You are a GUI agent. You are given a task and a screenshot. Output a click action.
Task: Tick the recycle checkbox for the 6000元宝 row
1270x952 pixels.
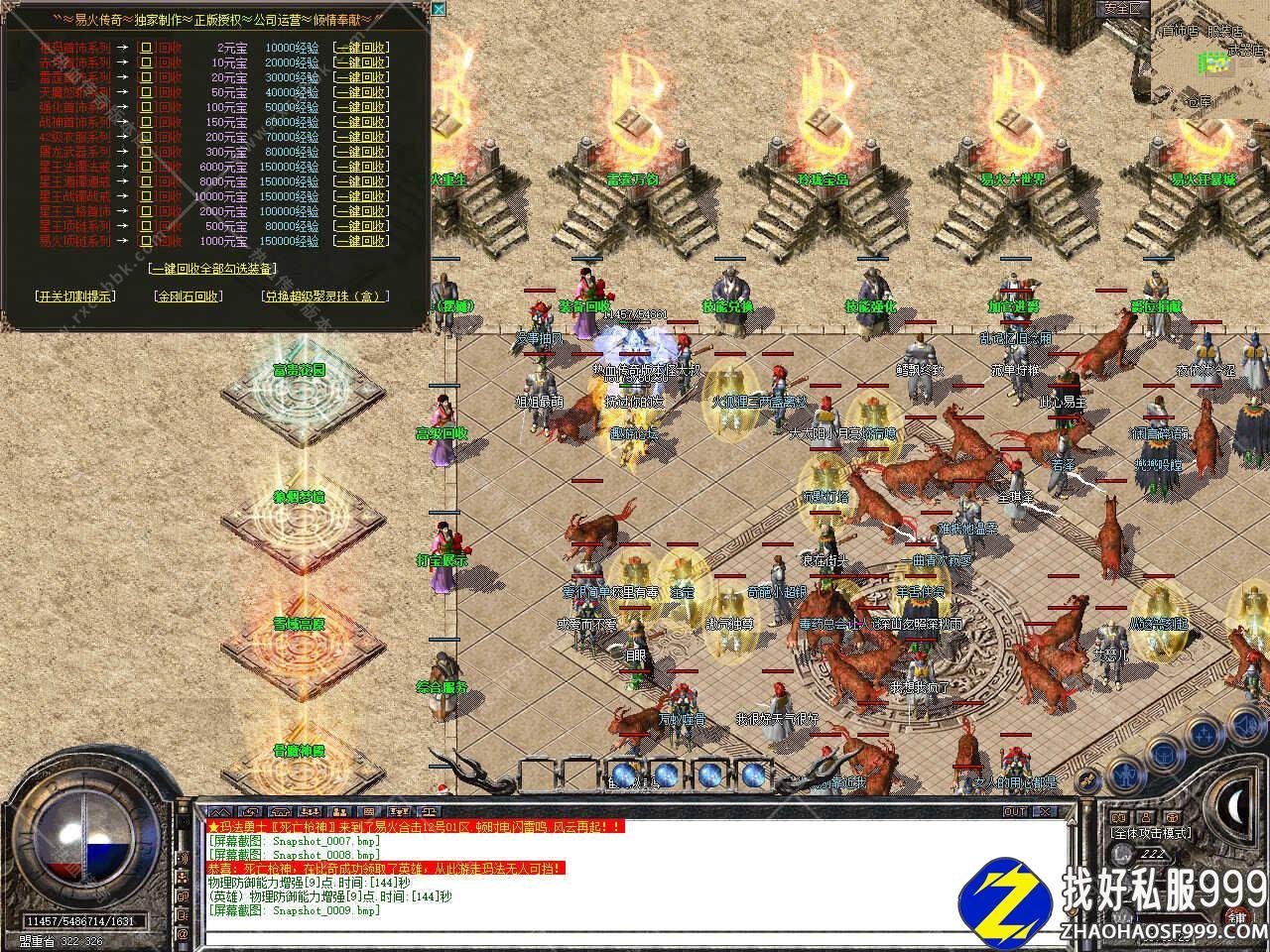point(146,166)
